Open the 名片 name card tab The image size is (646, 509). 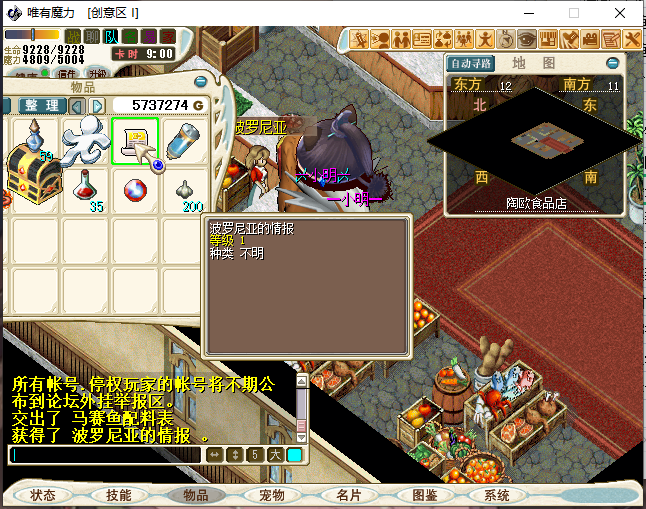(348, 495)
